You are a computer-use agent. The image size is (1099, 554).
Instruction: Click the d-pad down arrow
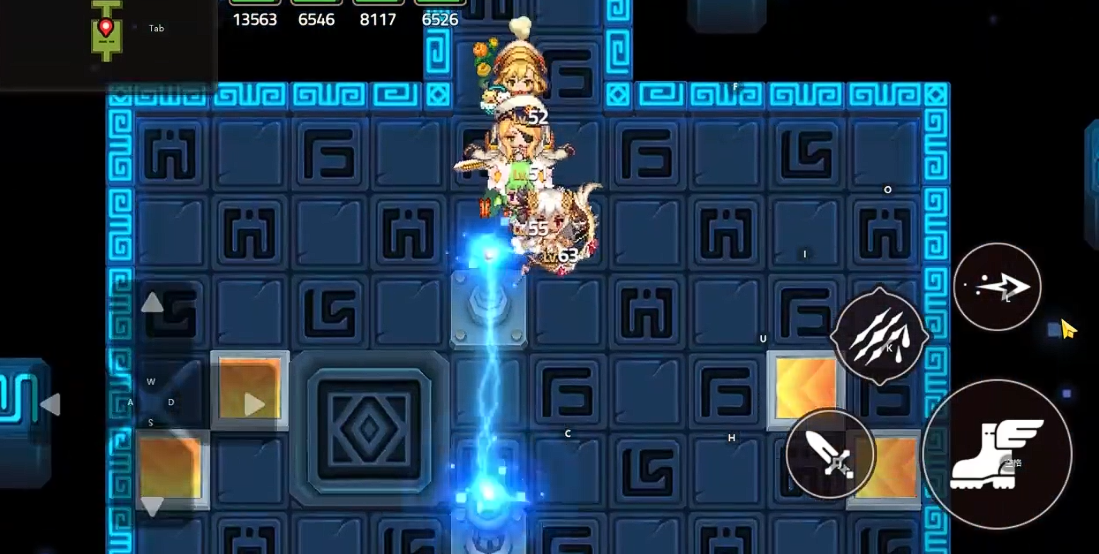pyautogui.click(x=152, y=505)
